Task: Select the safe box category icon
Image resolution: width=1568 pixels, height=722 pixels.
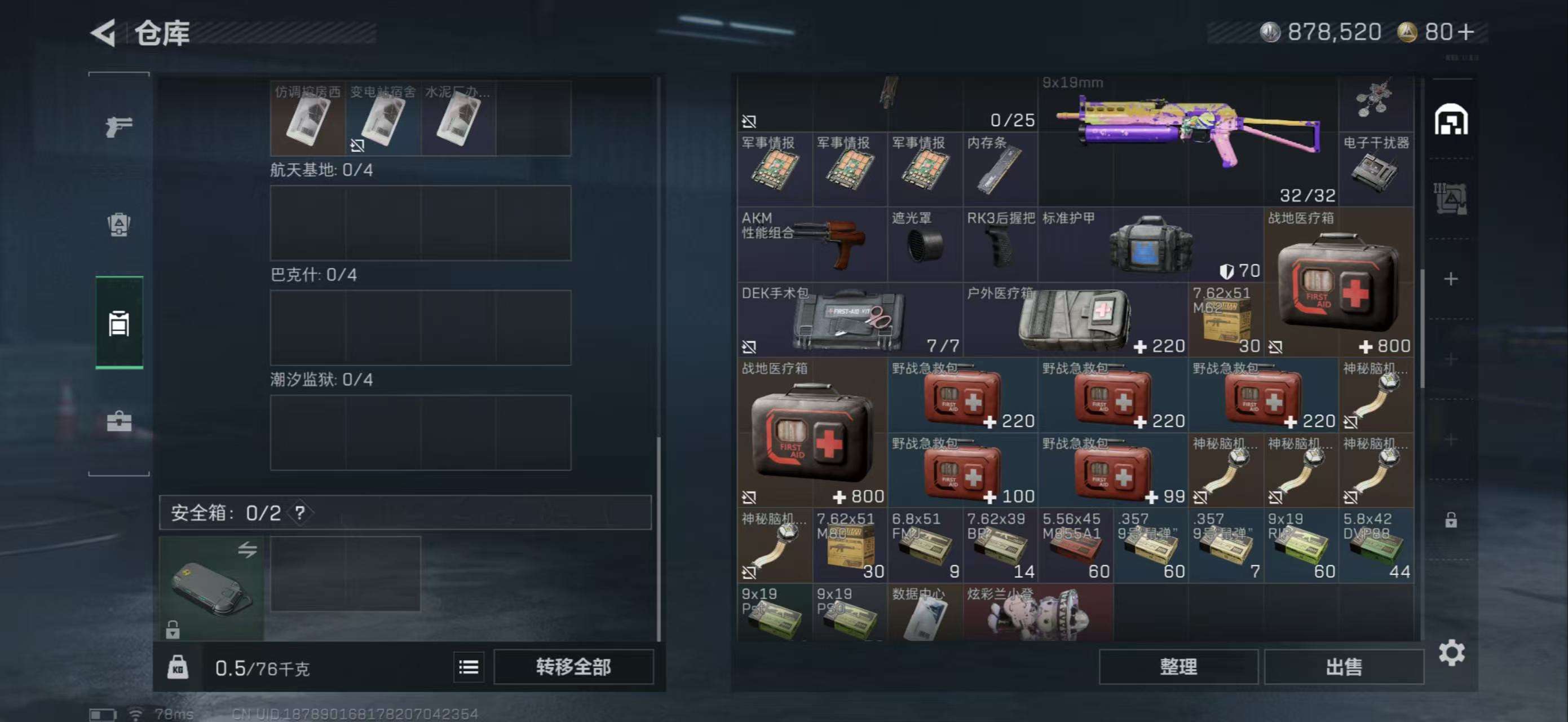Action: click(x=120, y=323)
